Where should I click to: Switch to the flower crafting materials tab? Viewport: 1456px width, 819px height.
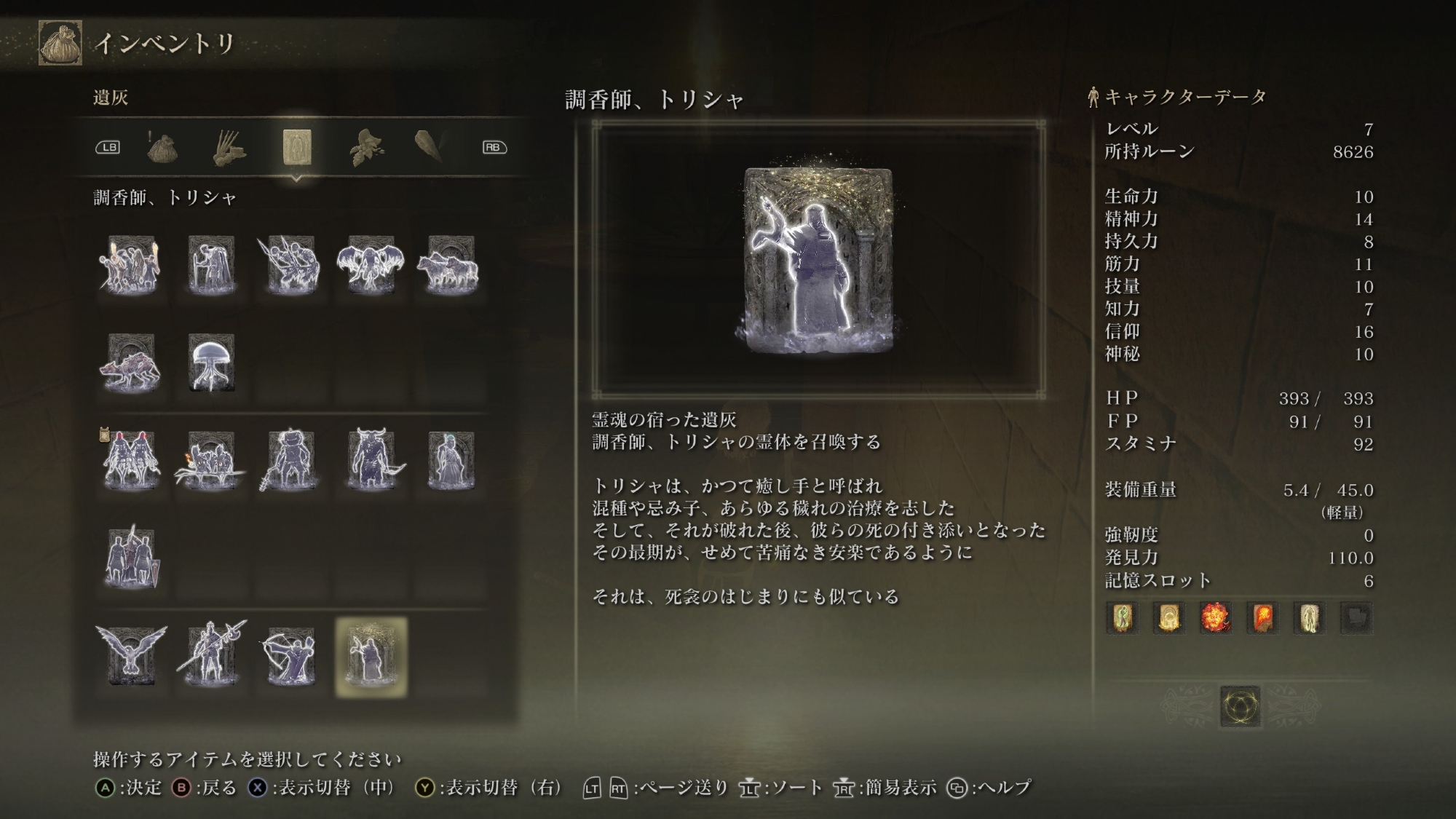364,148
